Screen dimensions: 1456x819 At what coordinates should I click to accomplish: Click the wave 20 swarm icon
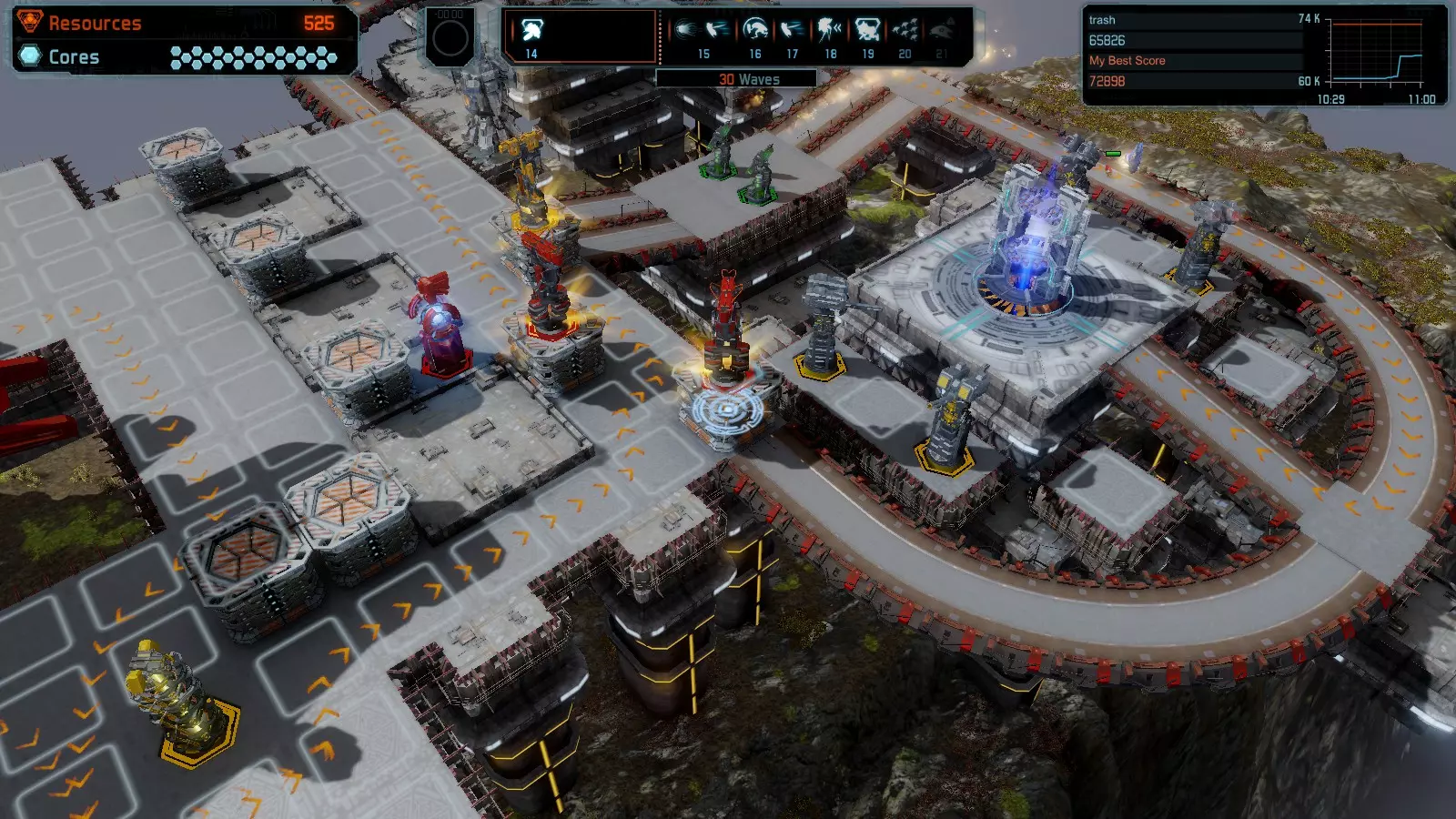click(x=905, y=30)
